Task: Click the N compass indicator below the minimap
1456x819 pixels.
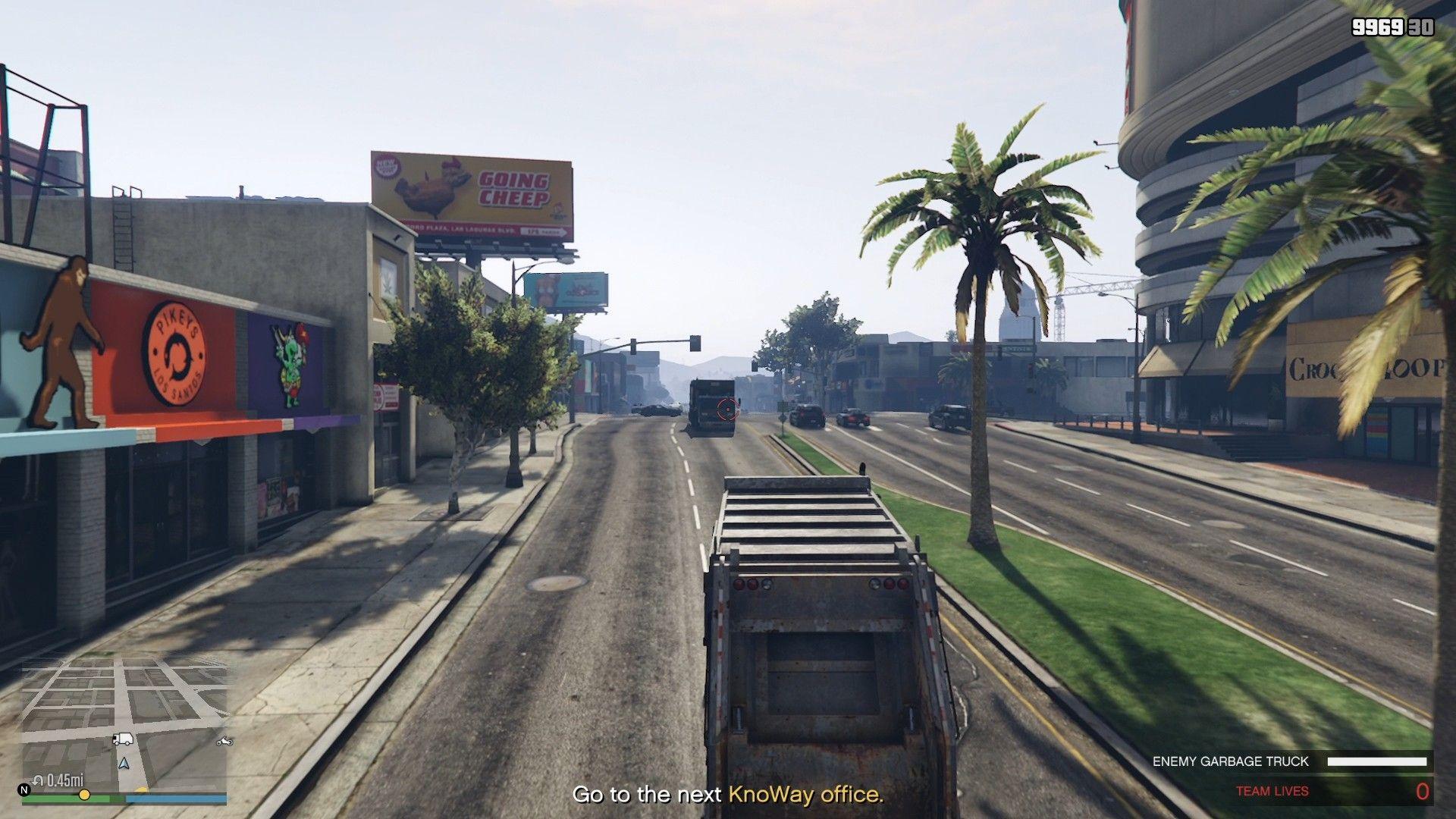Action: click(x=24, y=789)
